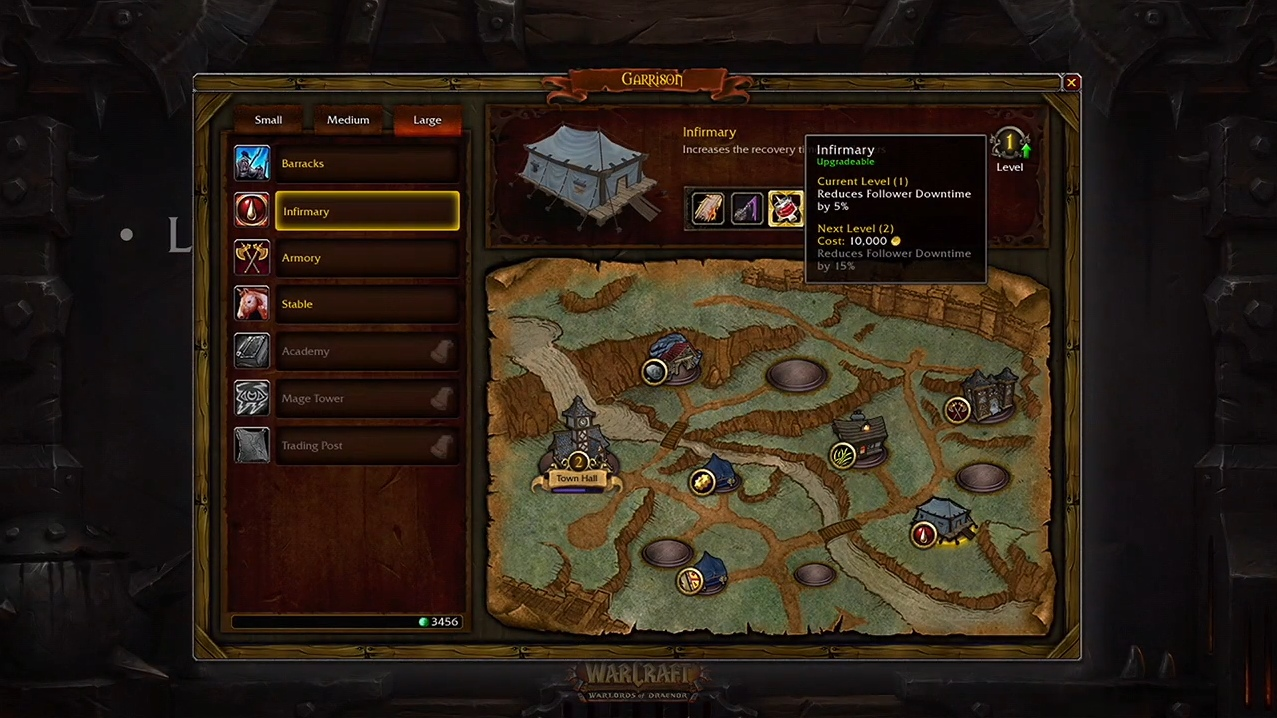Select the locked Trading Post entry
Viewport: 1277px width, 718px height.
[x=366, y=445]
